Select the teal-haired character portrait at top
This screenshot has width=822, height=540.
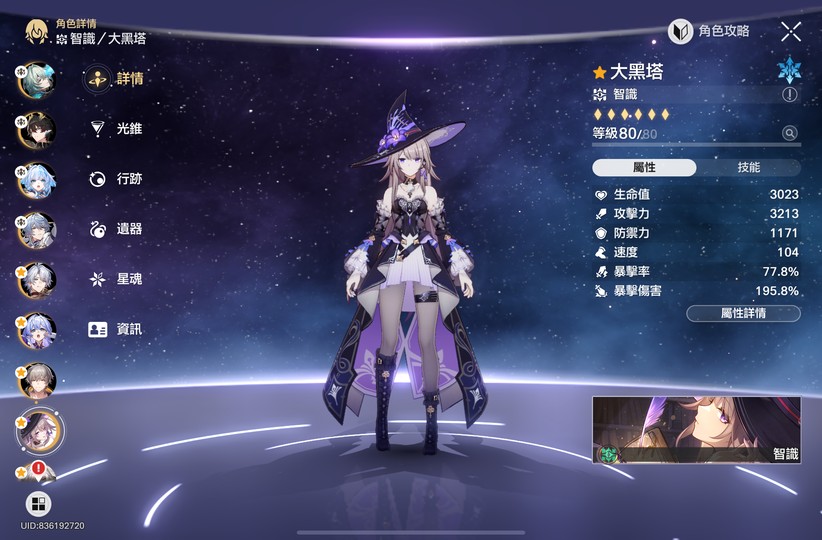click(x=37, y=79)
